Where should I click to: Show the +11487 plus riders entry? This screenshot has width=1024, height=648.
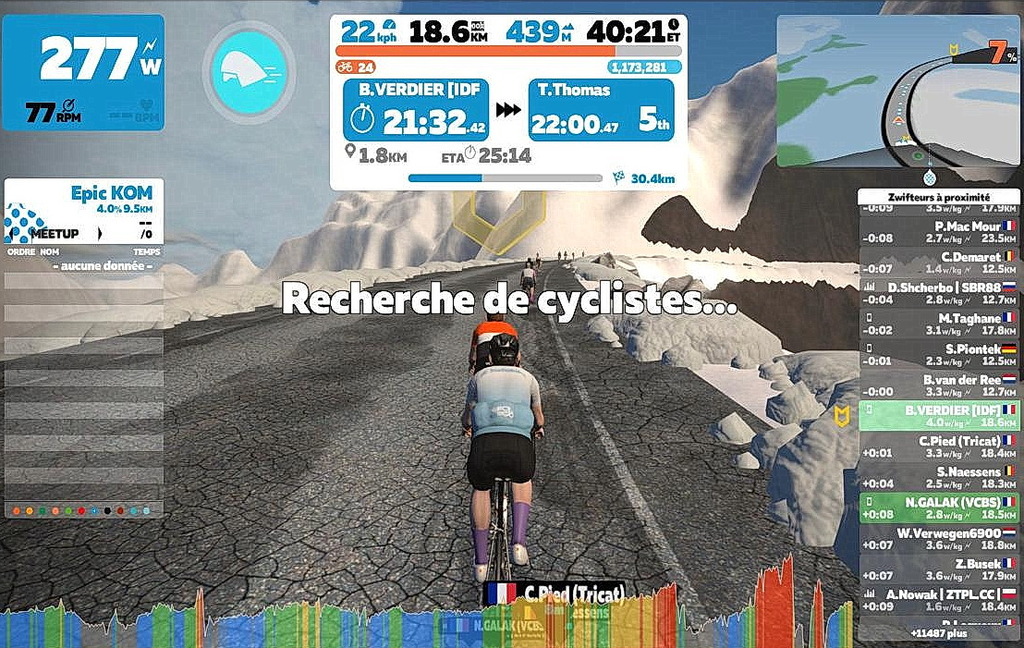937,633
